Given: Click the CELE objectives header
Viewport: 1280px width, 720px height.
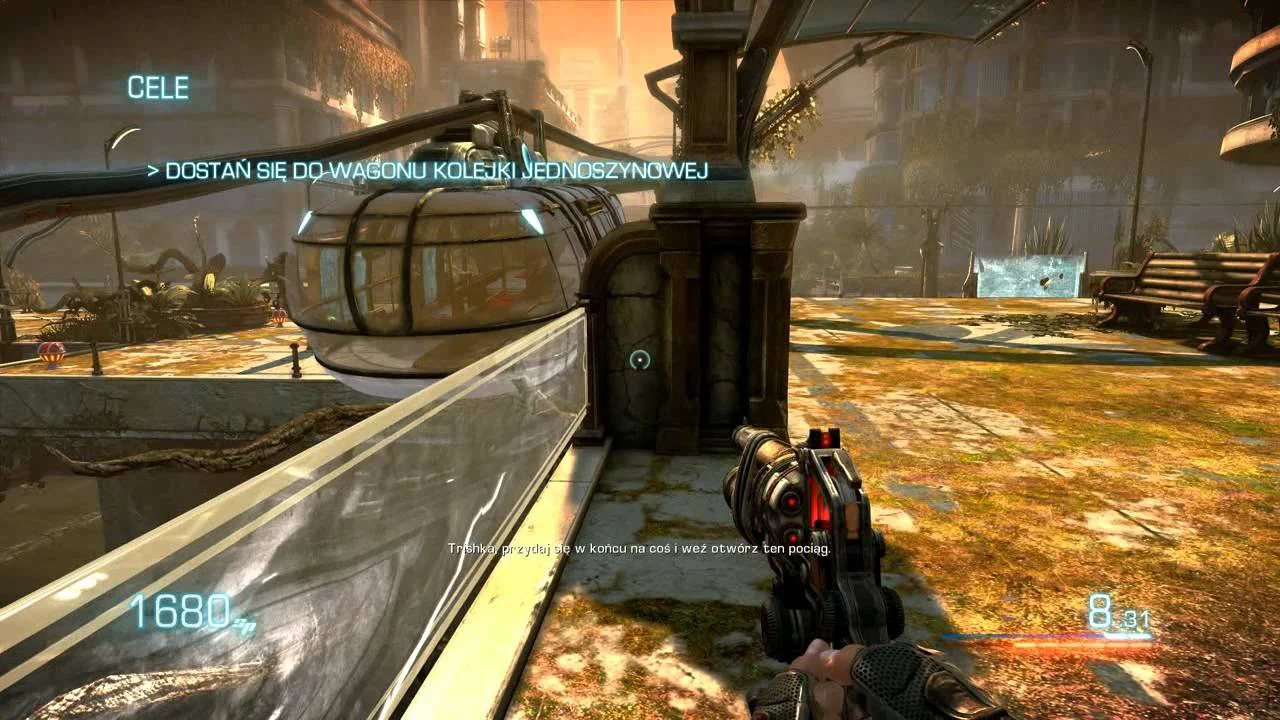Looking at the screenshot, I should click(158, 88).
